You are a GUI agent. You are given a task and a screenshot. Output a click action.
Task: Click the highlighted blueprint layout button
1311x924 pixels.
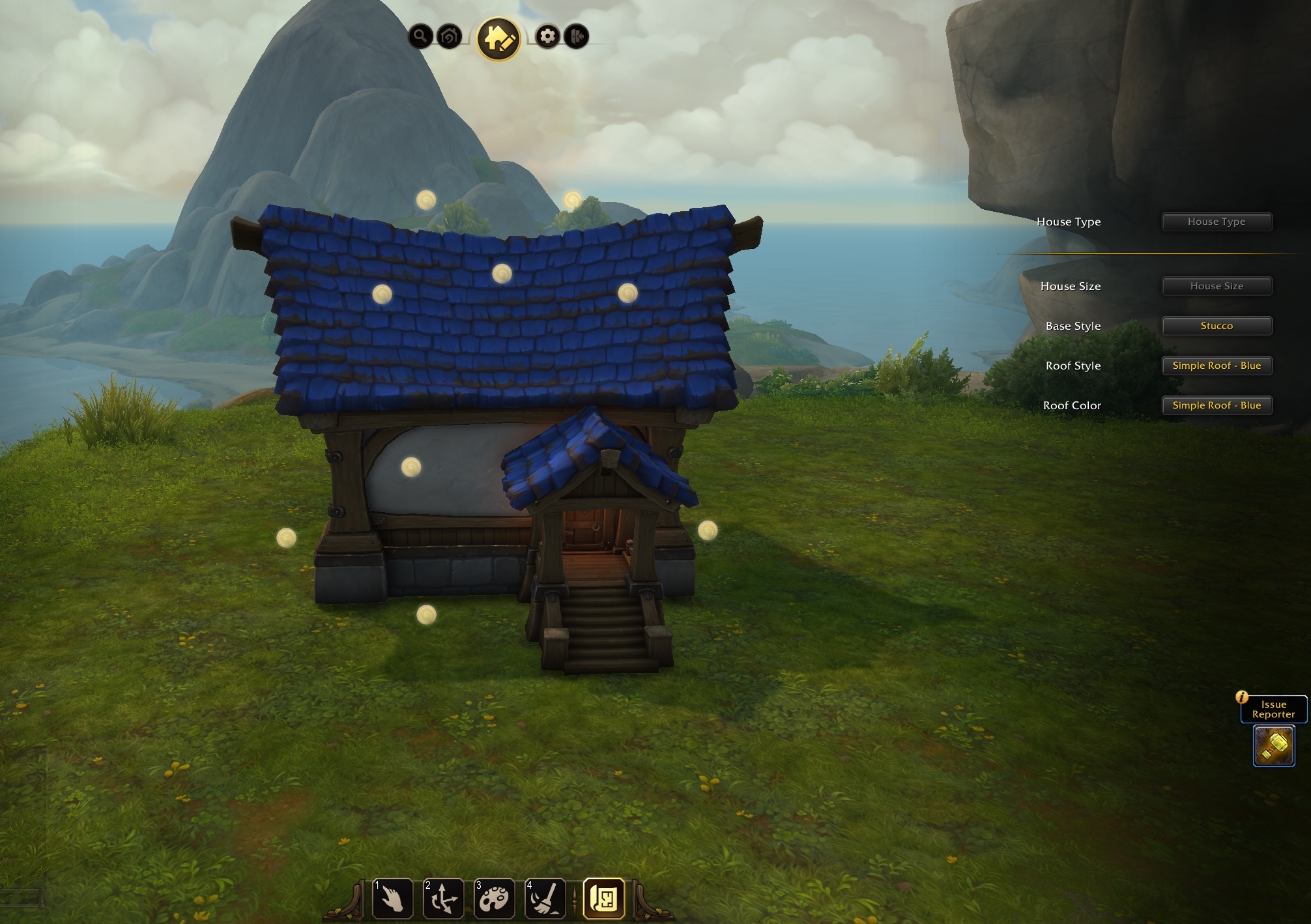(604, 899)
